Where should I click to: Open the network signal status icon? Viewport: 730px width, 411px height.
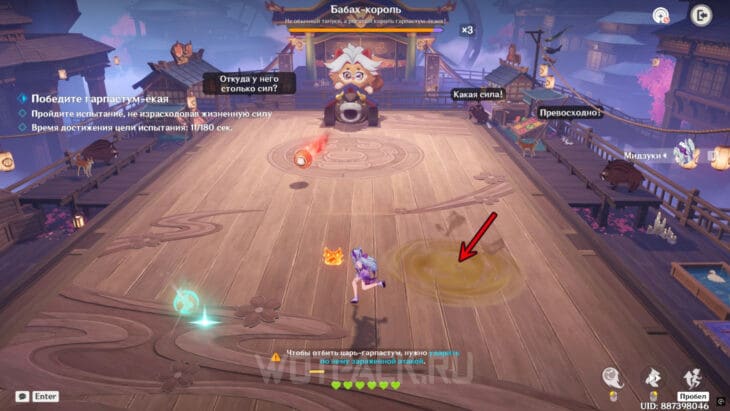[x=661, y=15]
